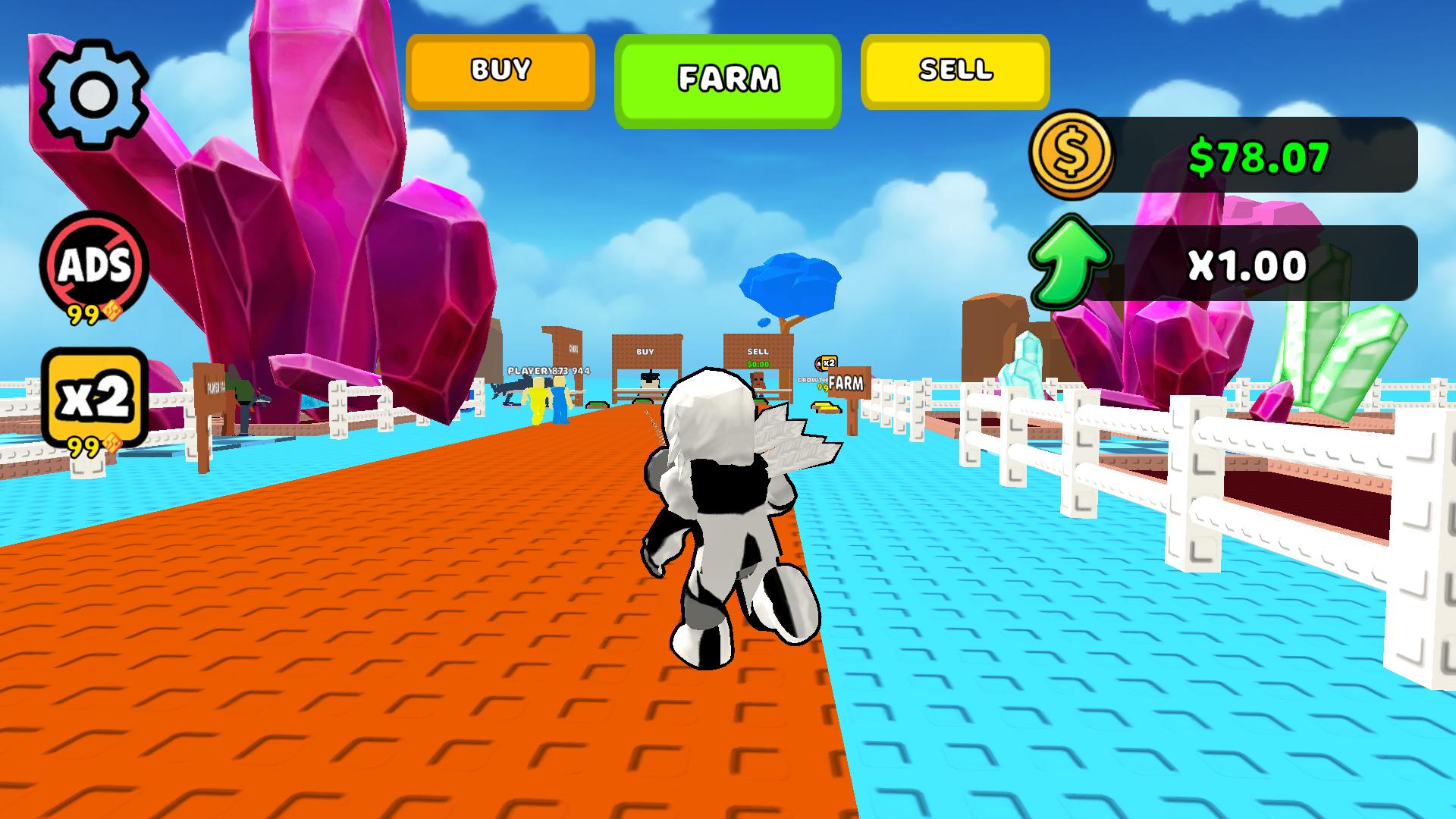Select the highlighted FARM tab
The height and width of the screenshot is (819, 1456).
[x=730, y=76]
